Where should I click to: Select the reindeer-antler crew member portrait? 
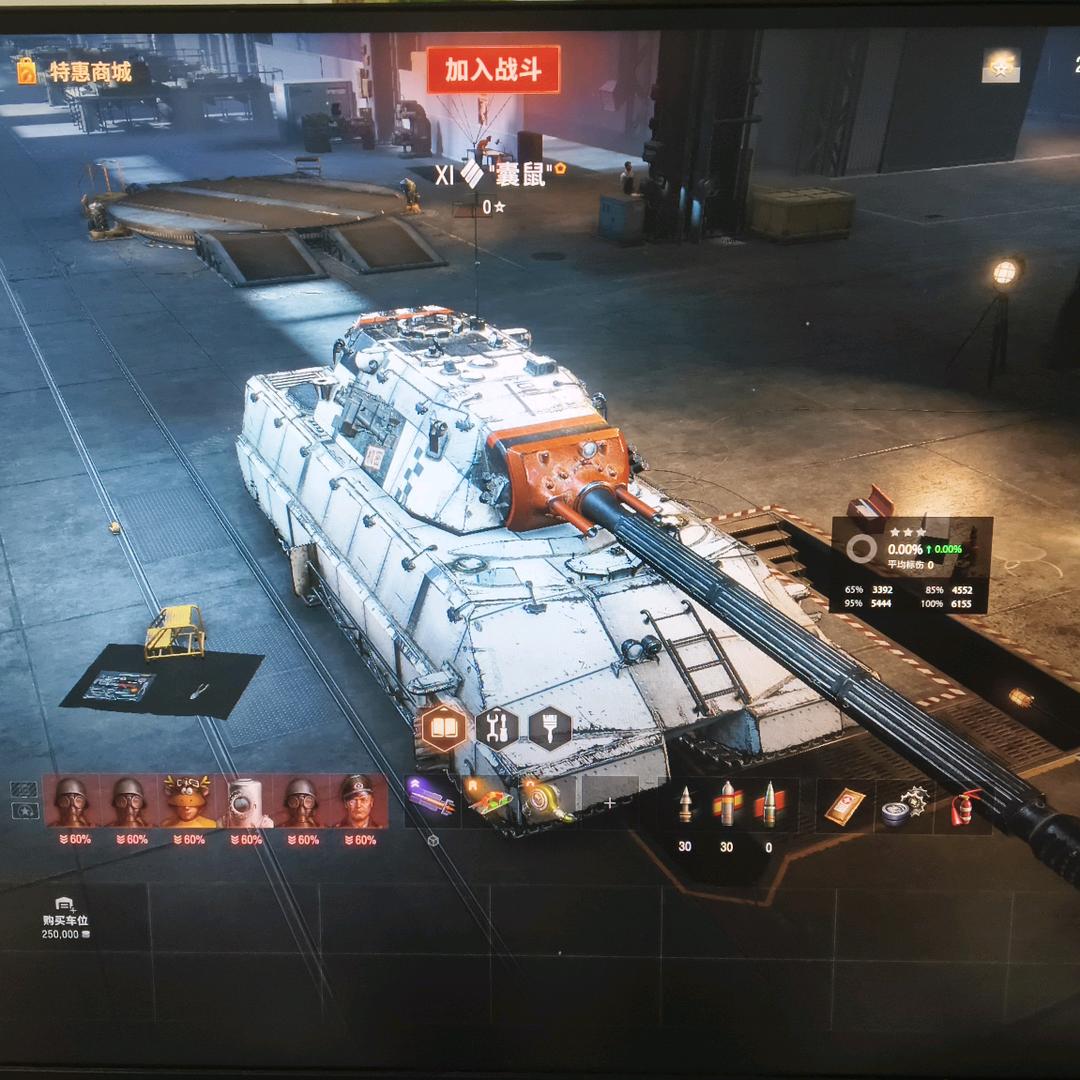pos(188,802)
